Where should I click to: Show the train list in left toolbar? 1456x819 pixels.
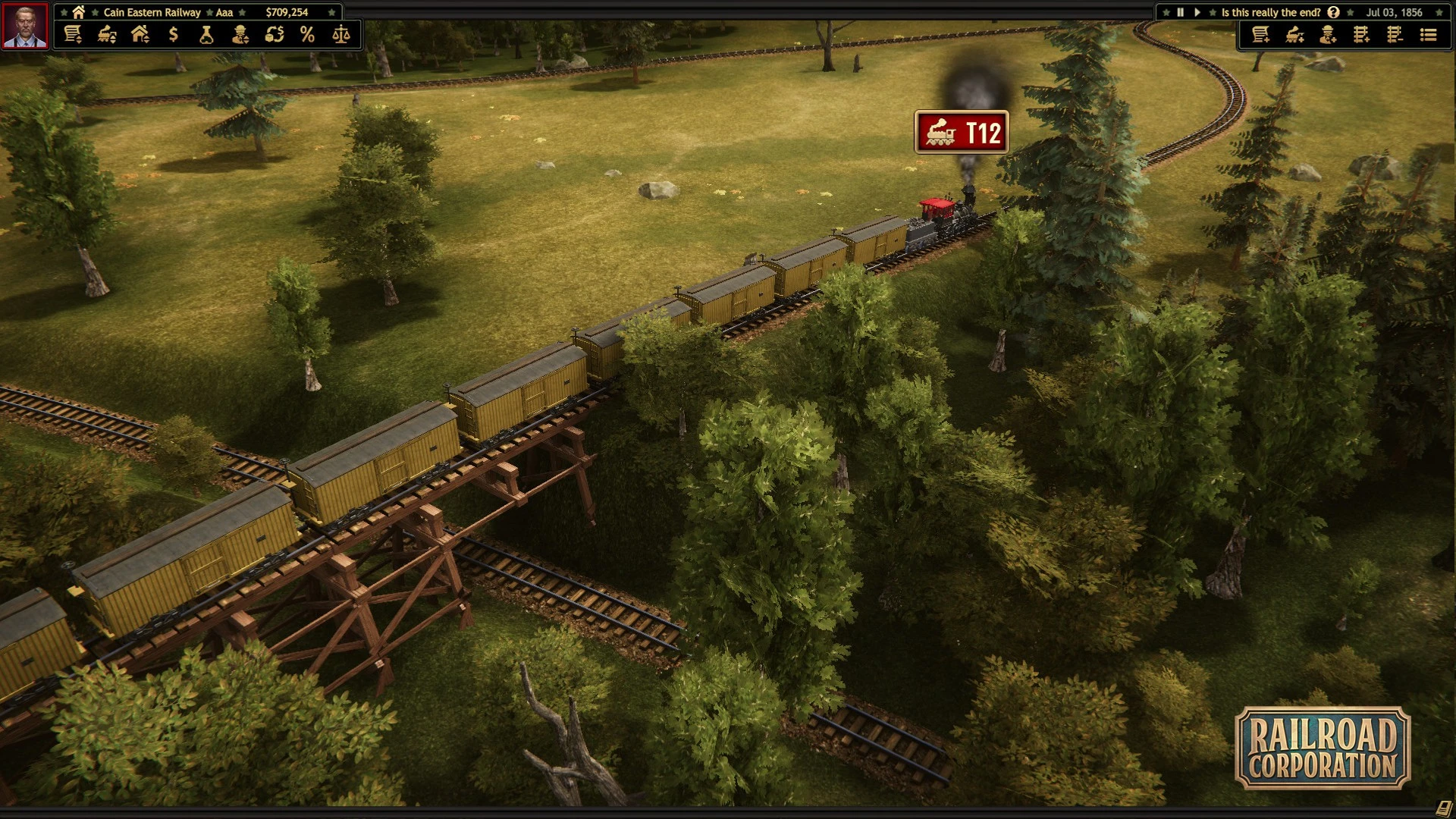tap(107, 35)
